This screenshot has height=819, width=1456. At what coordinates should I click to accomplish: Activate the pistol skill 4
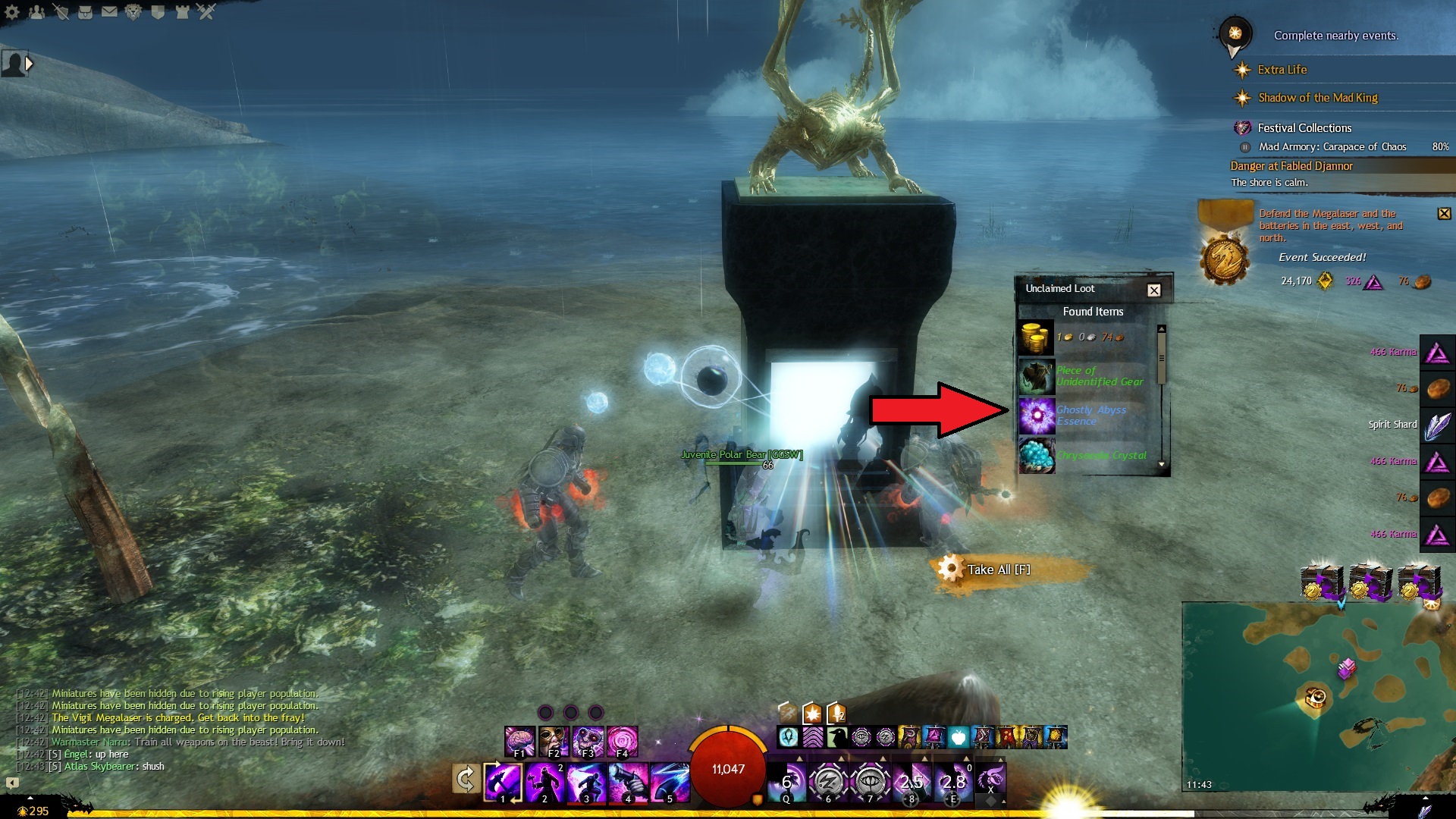[x=628, y=781]
